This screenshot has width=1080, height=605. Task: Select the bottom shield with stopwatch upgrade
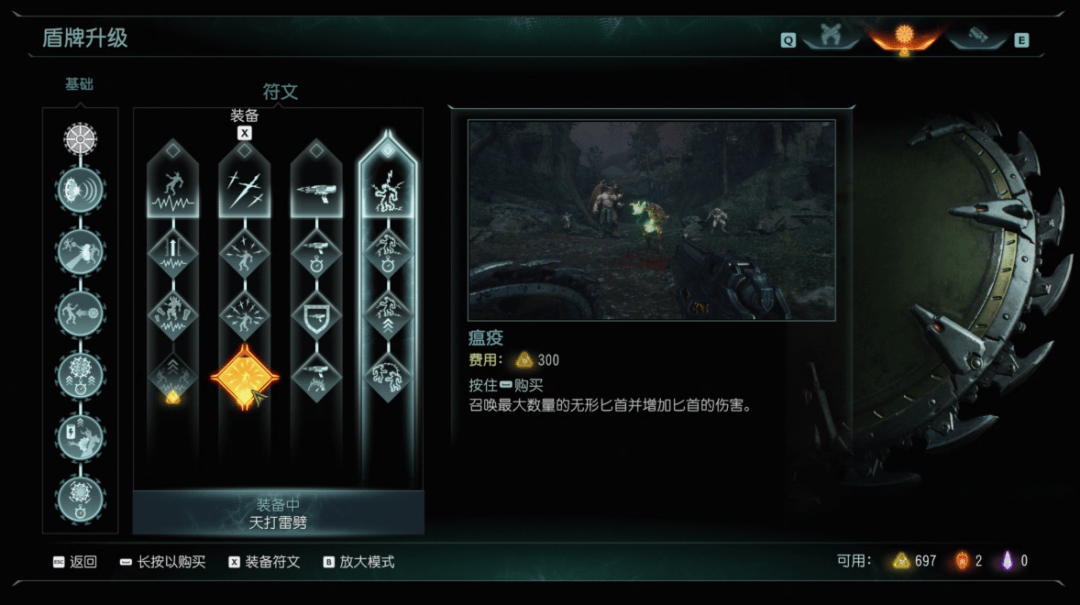80,497
